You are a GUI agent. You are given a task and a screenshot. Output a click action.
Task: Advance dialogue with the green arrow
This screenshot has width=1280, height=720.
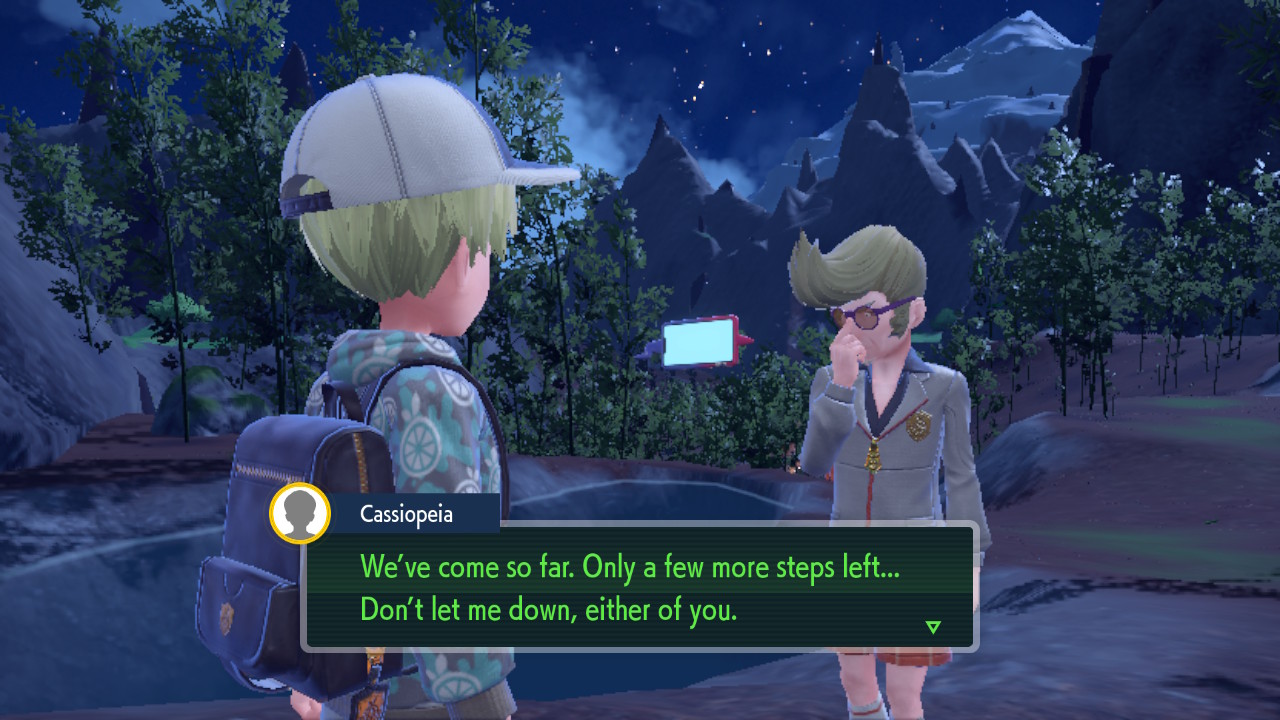(x=933, y=627)
